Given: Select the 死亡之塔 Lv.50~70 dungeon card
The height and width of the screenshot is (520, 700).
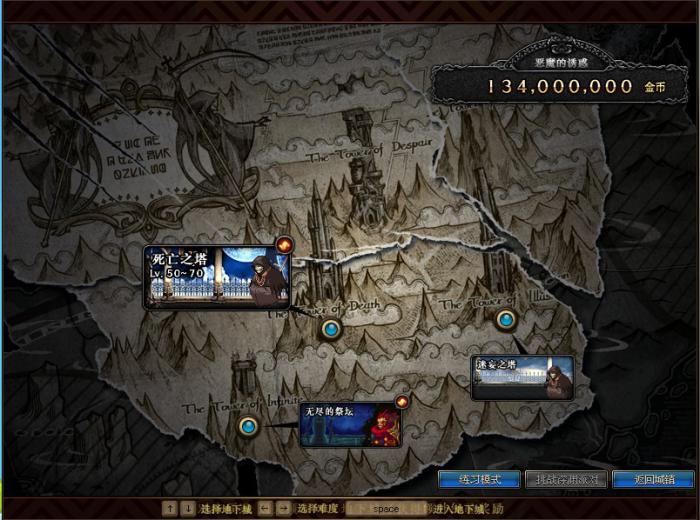Looking at the screenshot, I should click(216, 277).
